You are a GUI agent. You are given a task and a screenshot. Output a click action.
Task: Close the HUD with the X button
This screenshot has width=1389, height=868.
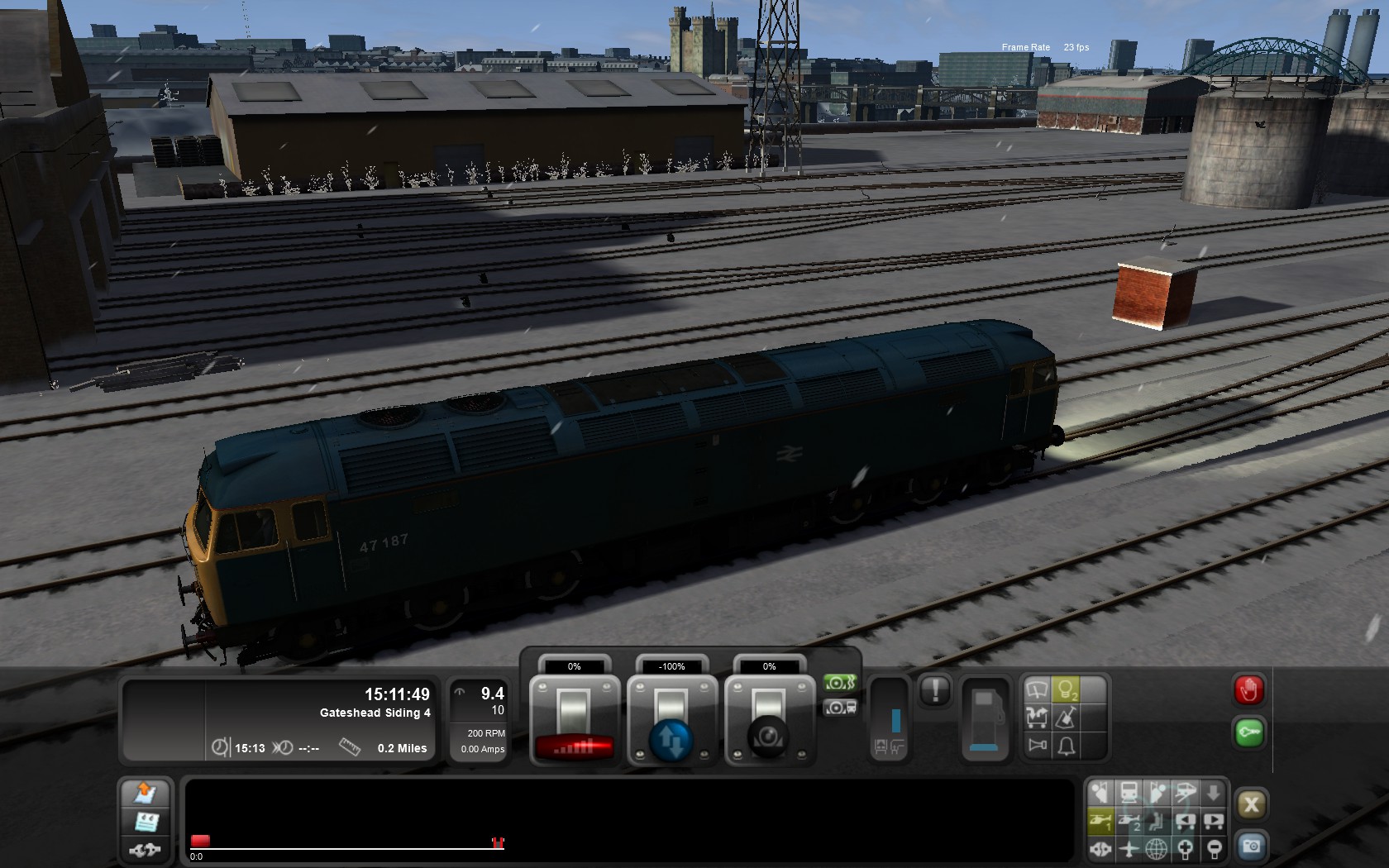[1251, 804]
